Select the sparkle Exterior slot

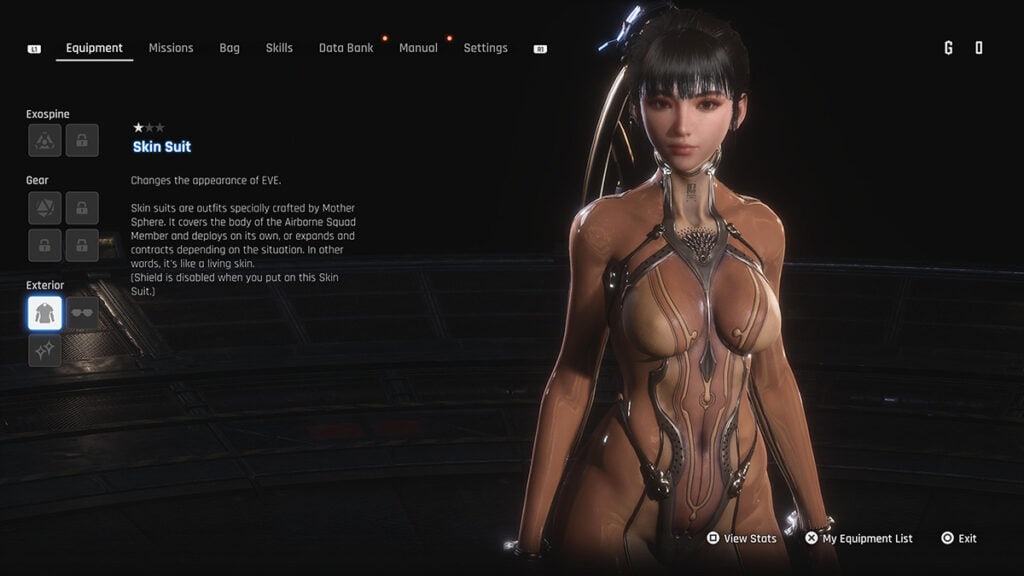[45, 350]
